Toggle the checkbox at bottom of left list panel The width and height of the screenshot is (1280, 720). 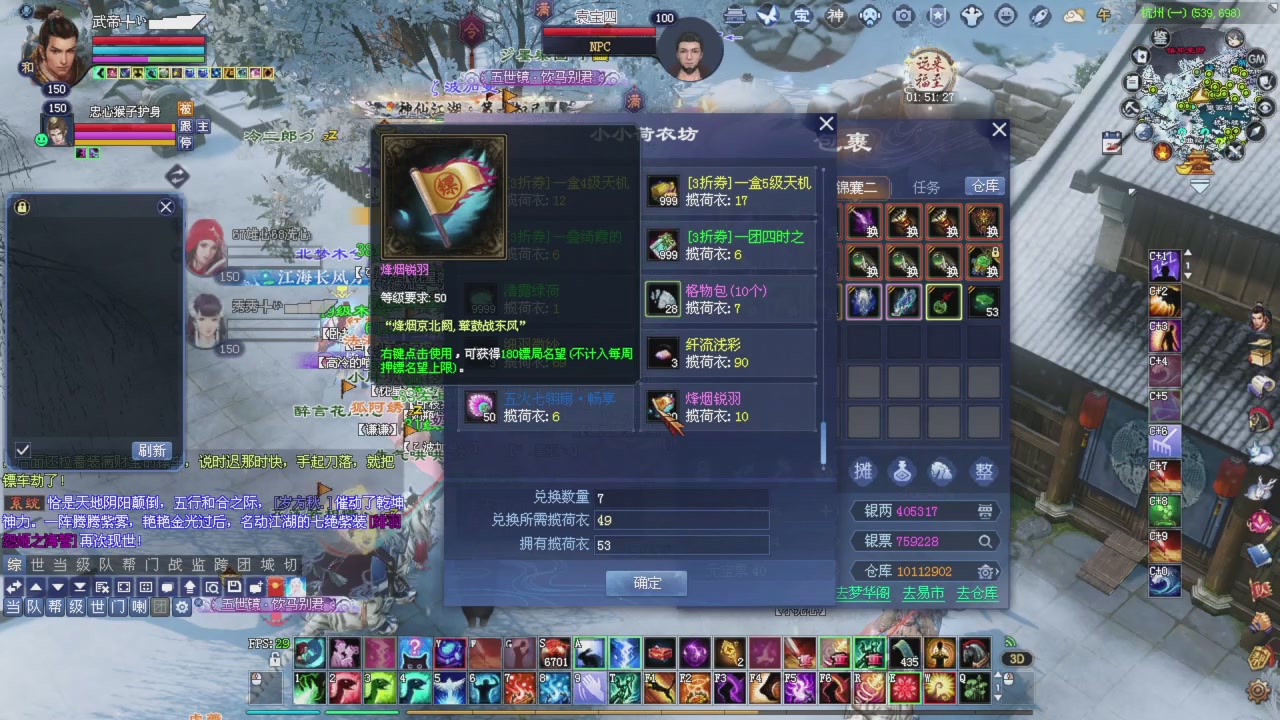click(x=22, y=450)
